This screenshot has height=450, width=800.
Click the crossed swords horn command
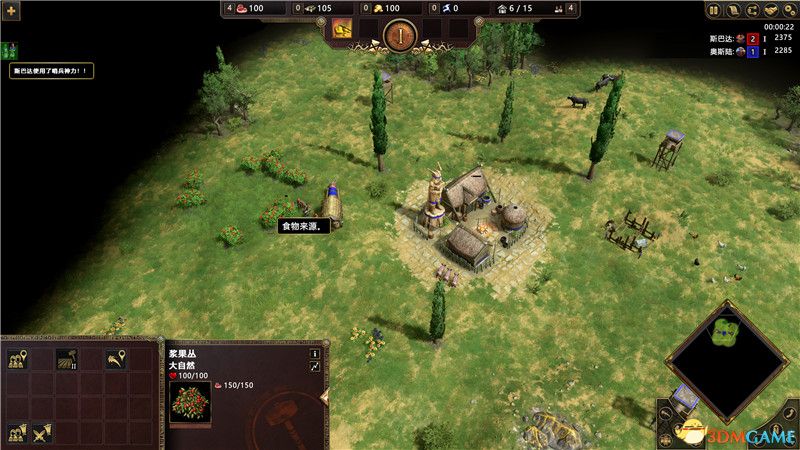click(43, 433)
